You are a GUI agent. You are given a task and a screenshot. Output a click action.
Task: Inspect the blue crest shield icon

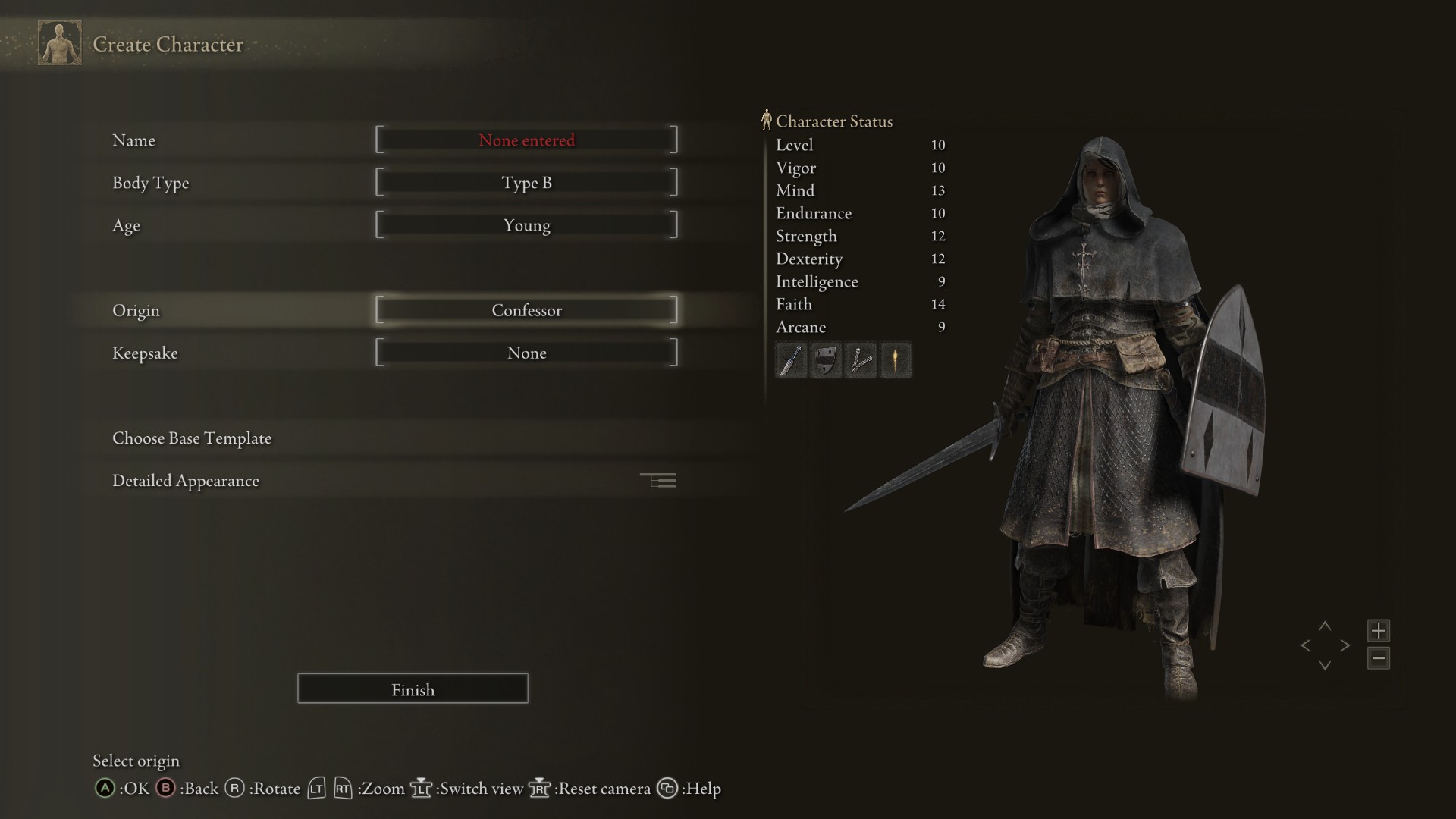(826, 360)
